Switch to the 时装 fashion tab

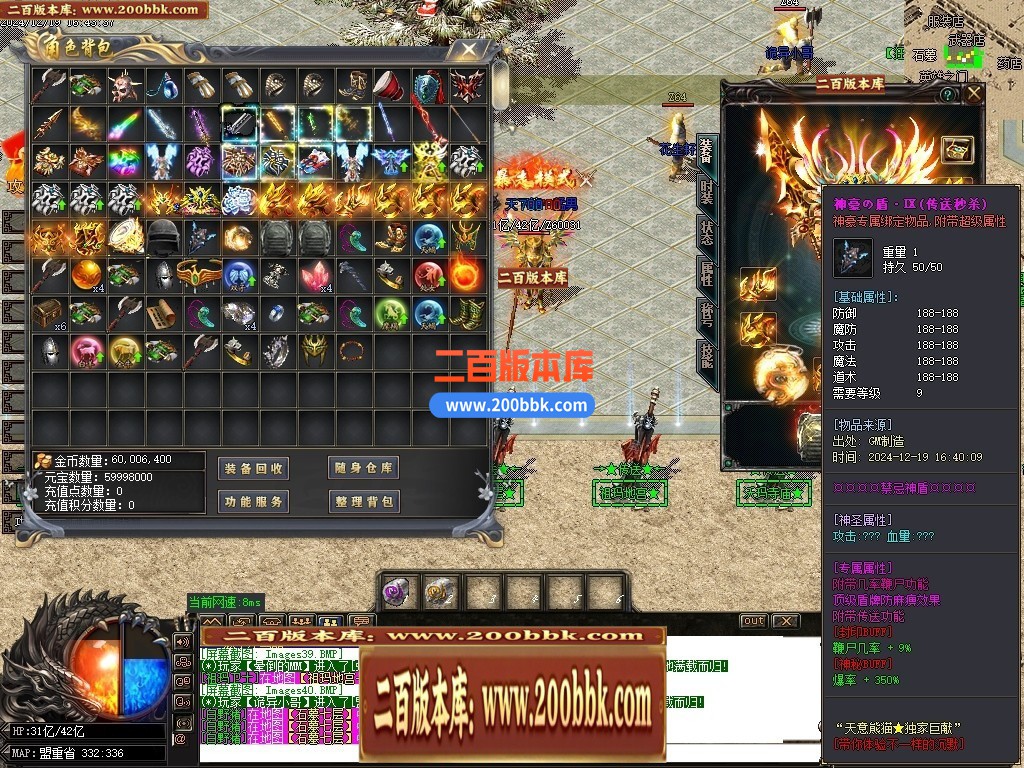(x=707, y=194)
